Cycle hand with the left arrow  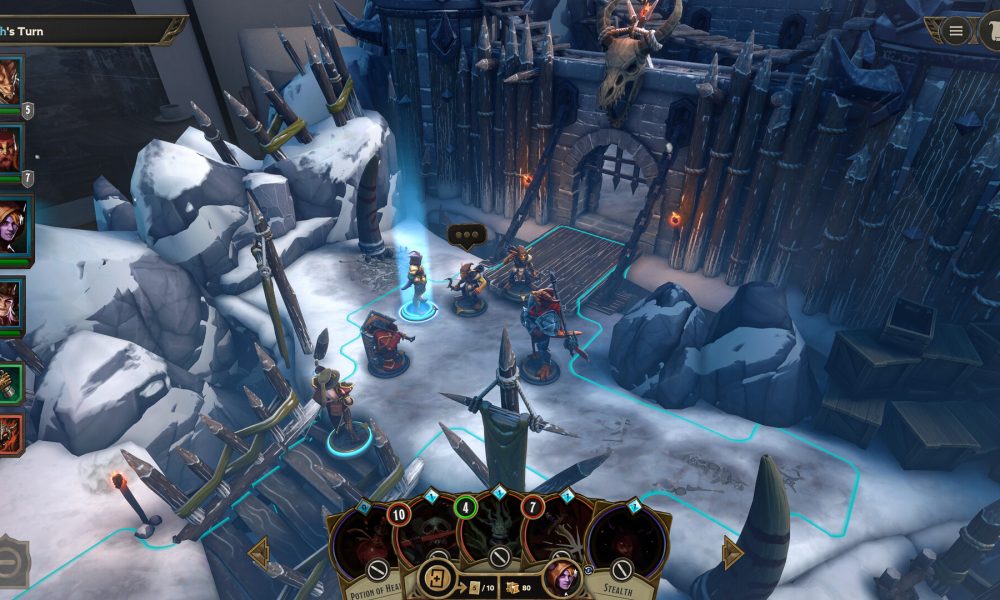pyautogui.click(x=258, y=552)
